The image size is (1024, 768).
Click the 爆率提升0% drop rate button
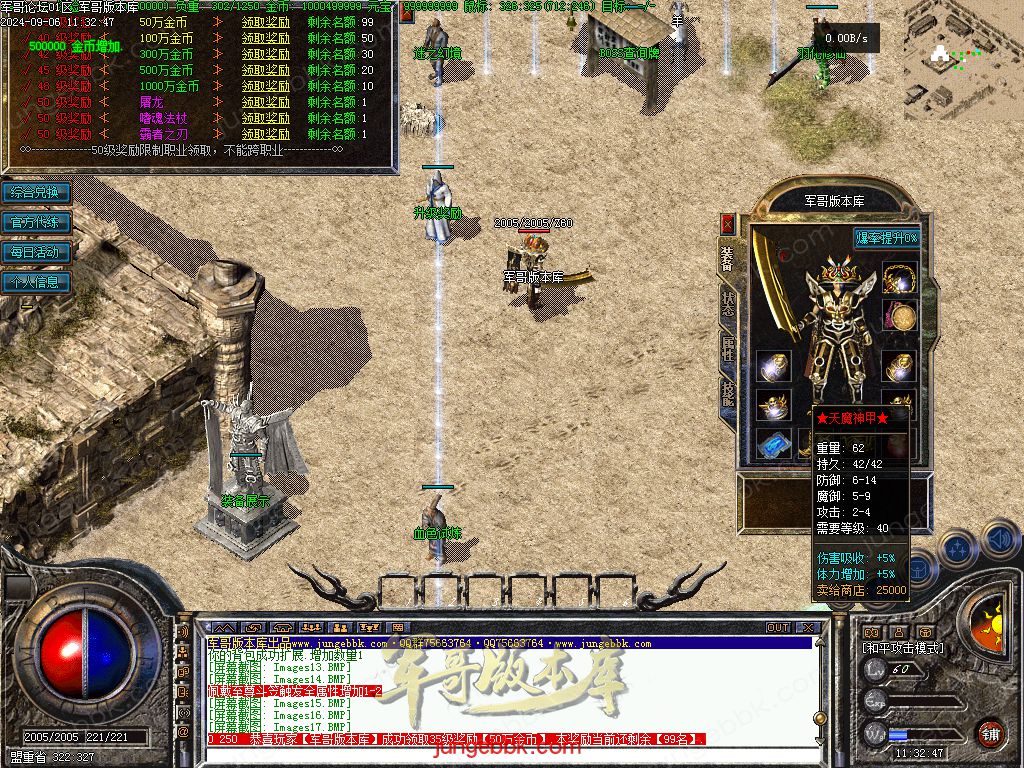[x=886, y=238]
